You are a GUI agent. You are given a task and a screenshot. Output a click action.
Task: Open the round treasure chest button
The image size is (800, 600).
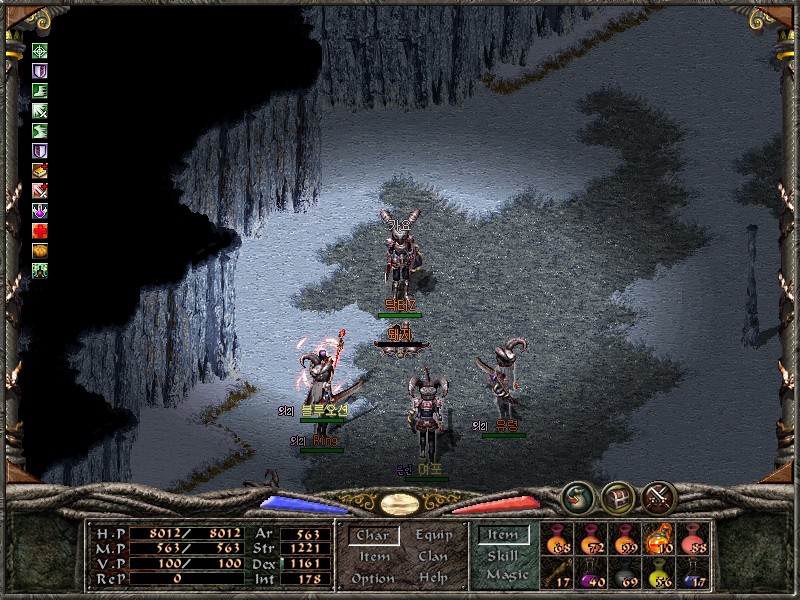pyautogui.click(x=618, y=497)
